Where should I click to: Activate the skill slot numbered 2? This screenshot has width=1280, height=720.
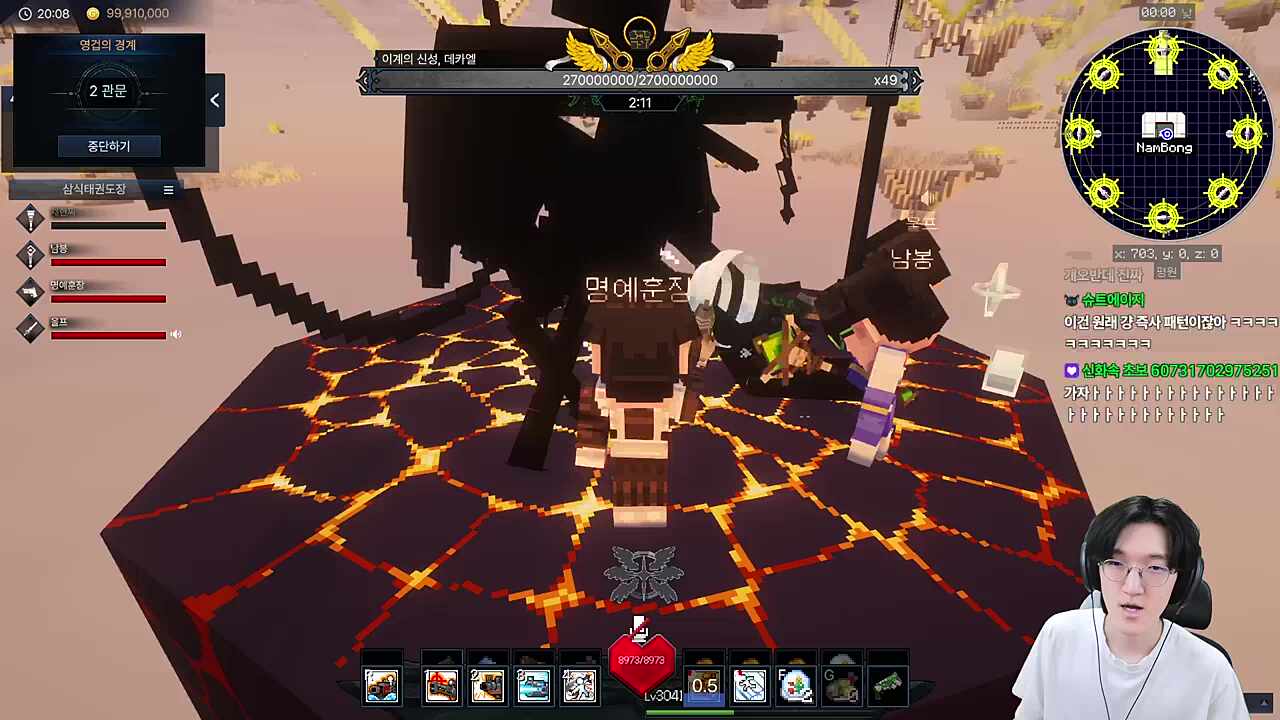point(487,685)
